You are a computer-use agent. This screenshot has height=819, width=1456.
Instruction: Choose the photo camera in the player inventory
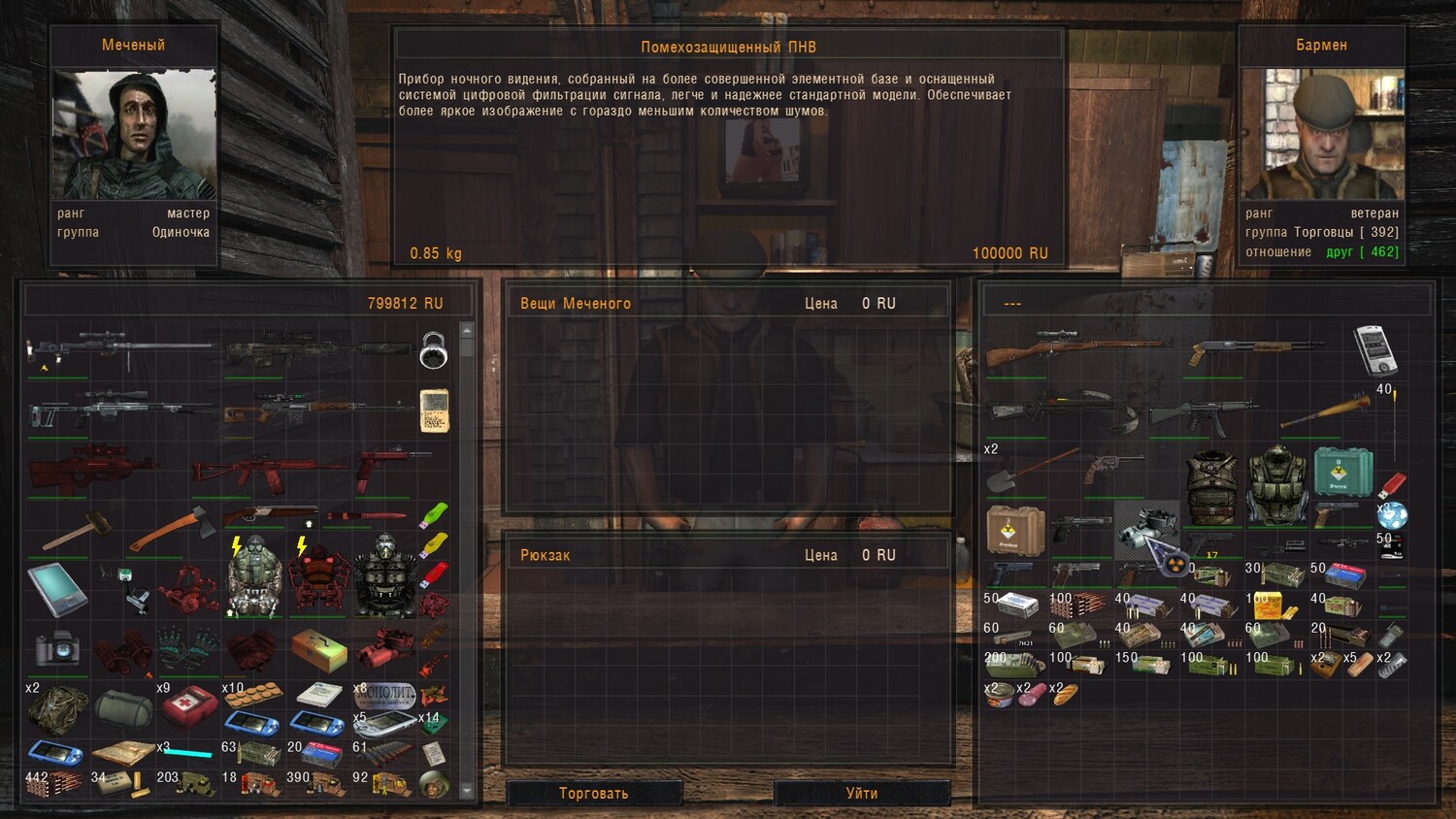tap(56, 648)
